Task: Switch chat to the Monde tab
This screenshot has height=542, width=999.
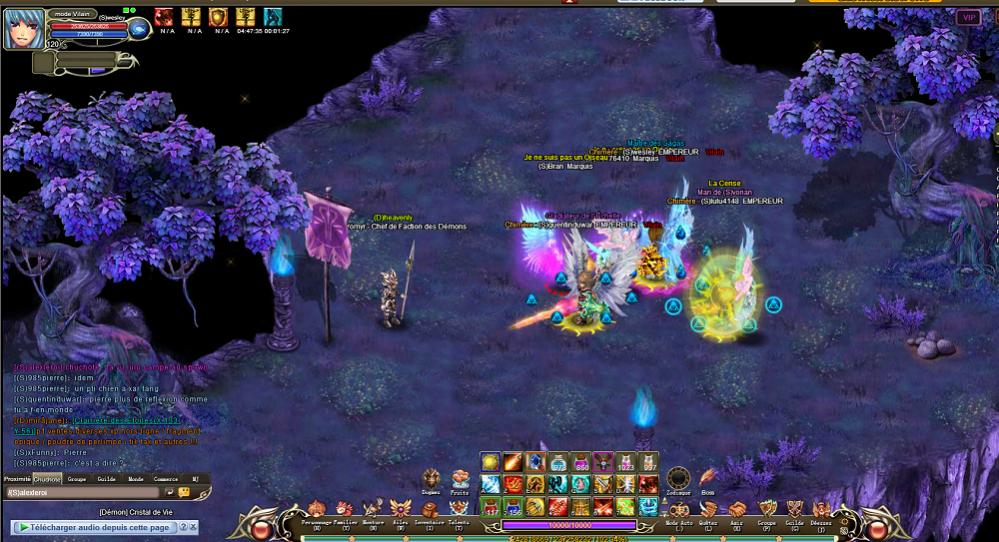Action: pos(135,479)
